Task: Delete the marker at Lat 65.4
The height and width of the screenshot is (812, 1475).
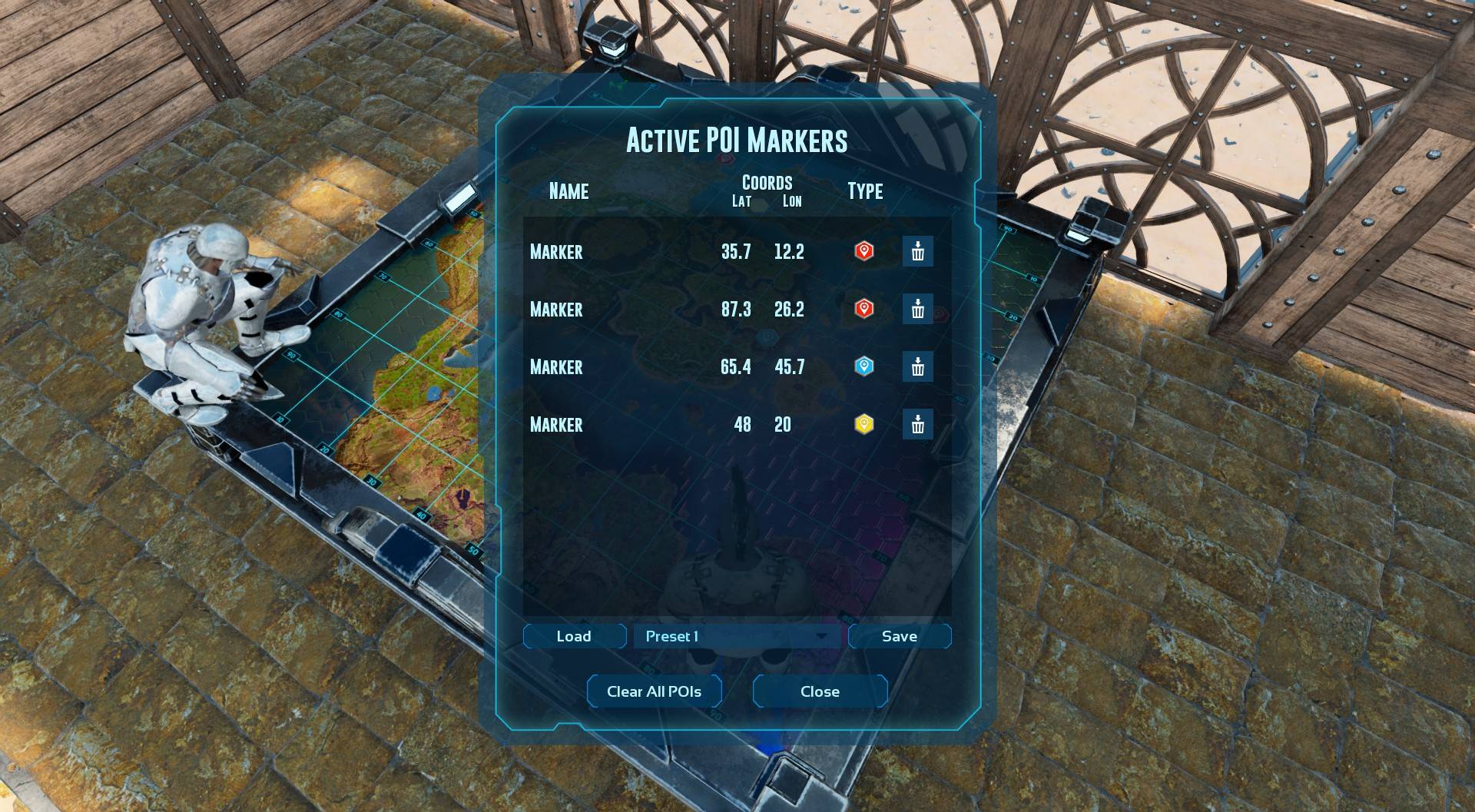Action: pyautogui.click(x=917, y=367)
